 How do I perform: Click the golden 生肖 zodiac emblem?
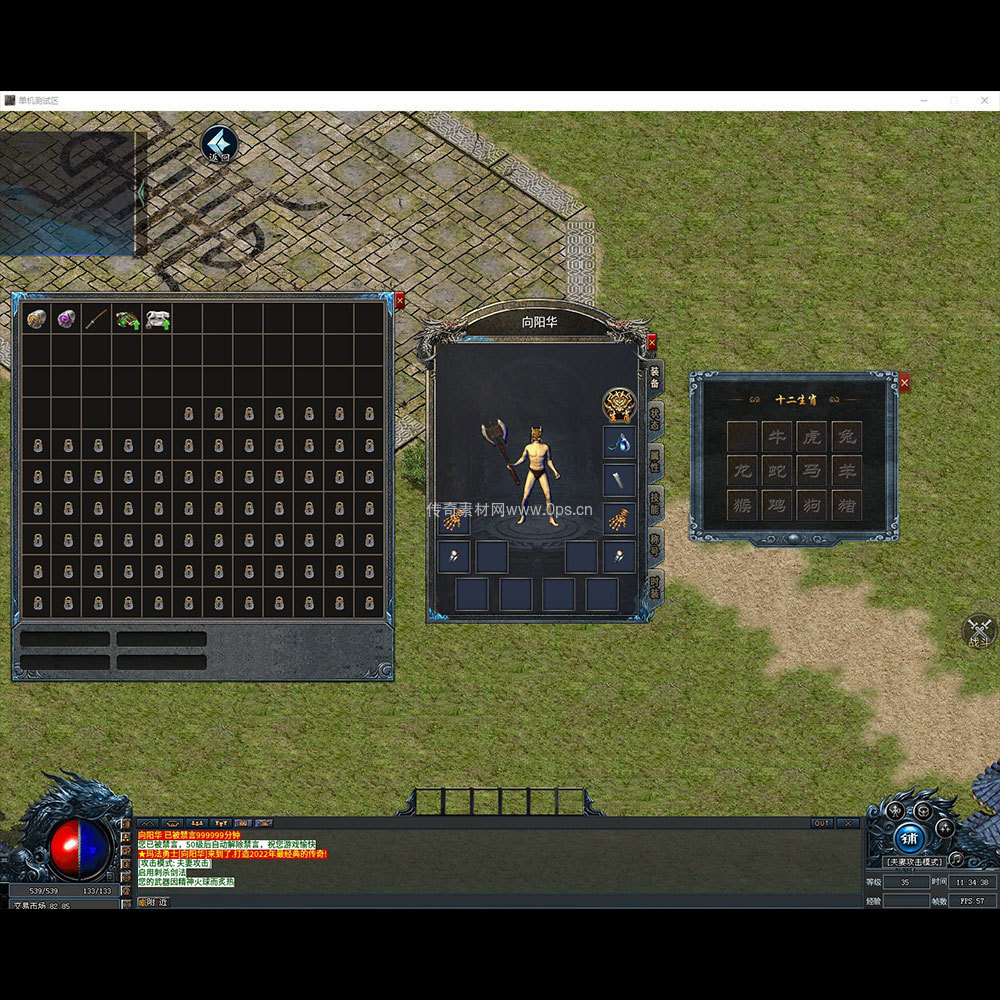click(x=619, y=404)
